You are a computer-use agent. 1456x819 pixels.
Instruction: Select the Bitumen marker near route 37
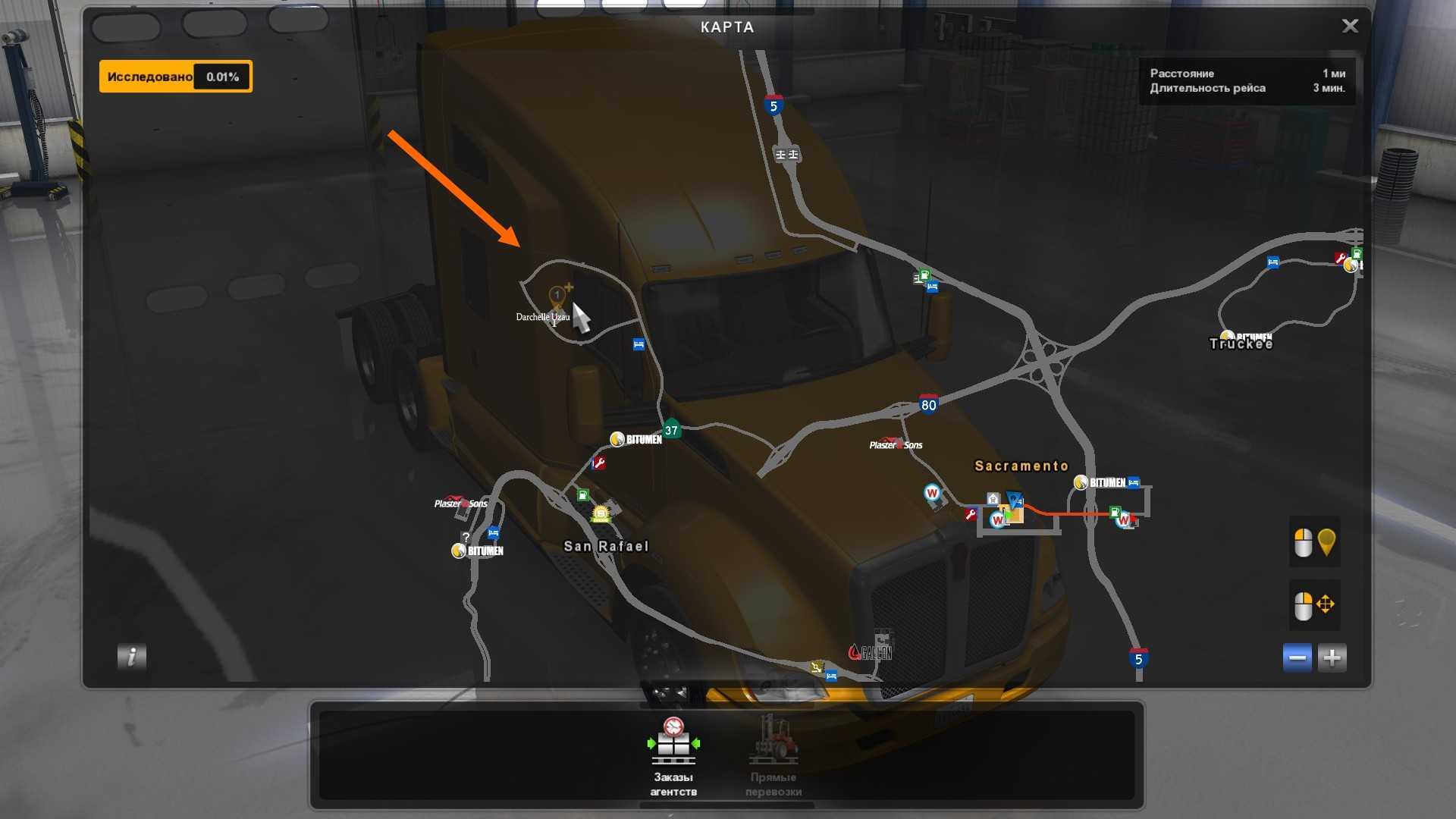[635, 439]
